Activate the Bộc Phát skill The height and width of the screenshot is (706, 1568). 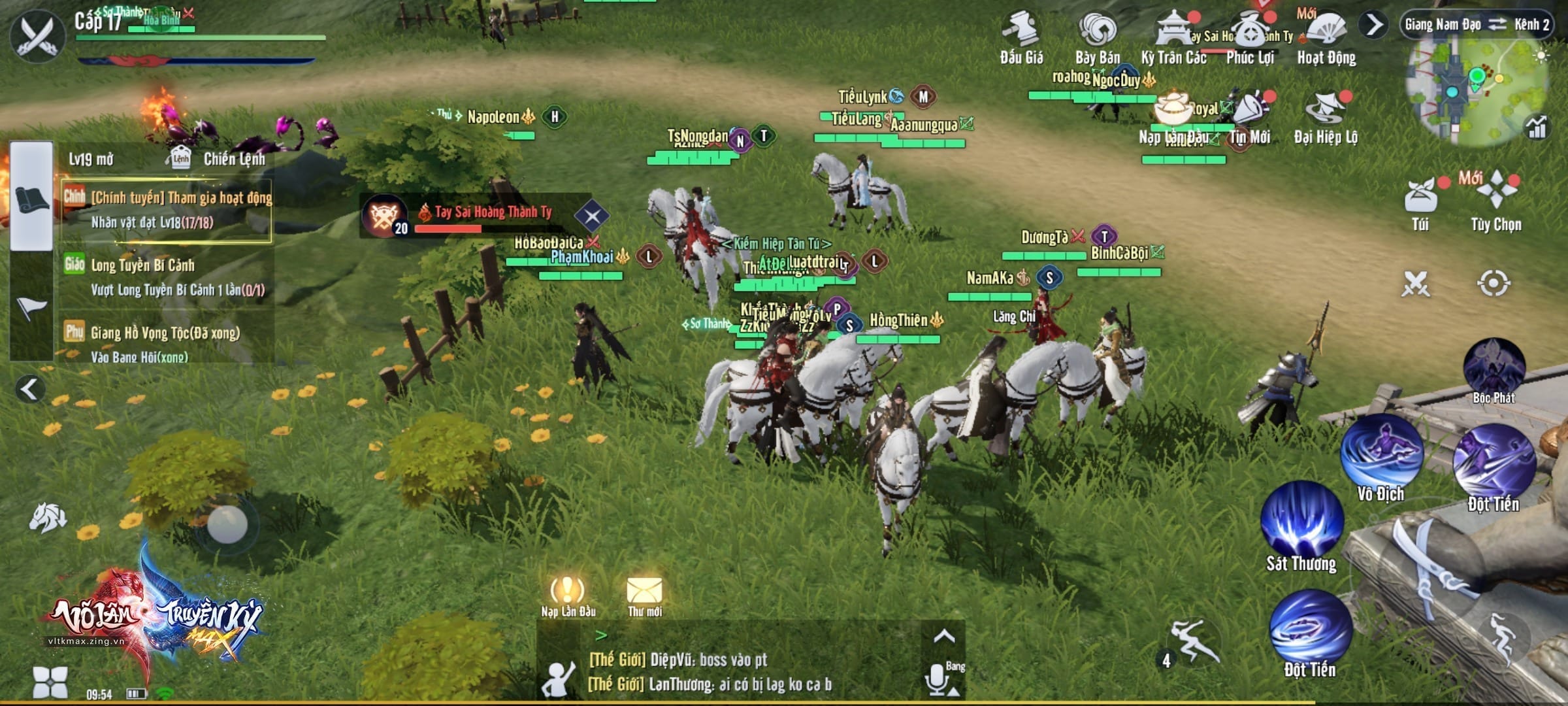[x=1494, y=366]
